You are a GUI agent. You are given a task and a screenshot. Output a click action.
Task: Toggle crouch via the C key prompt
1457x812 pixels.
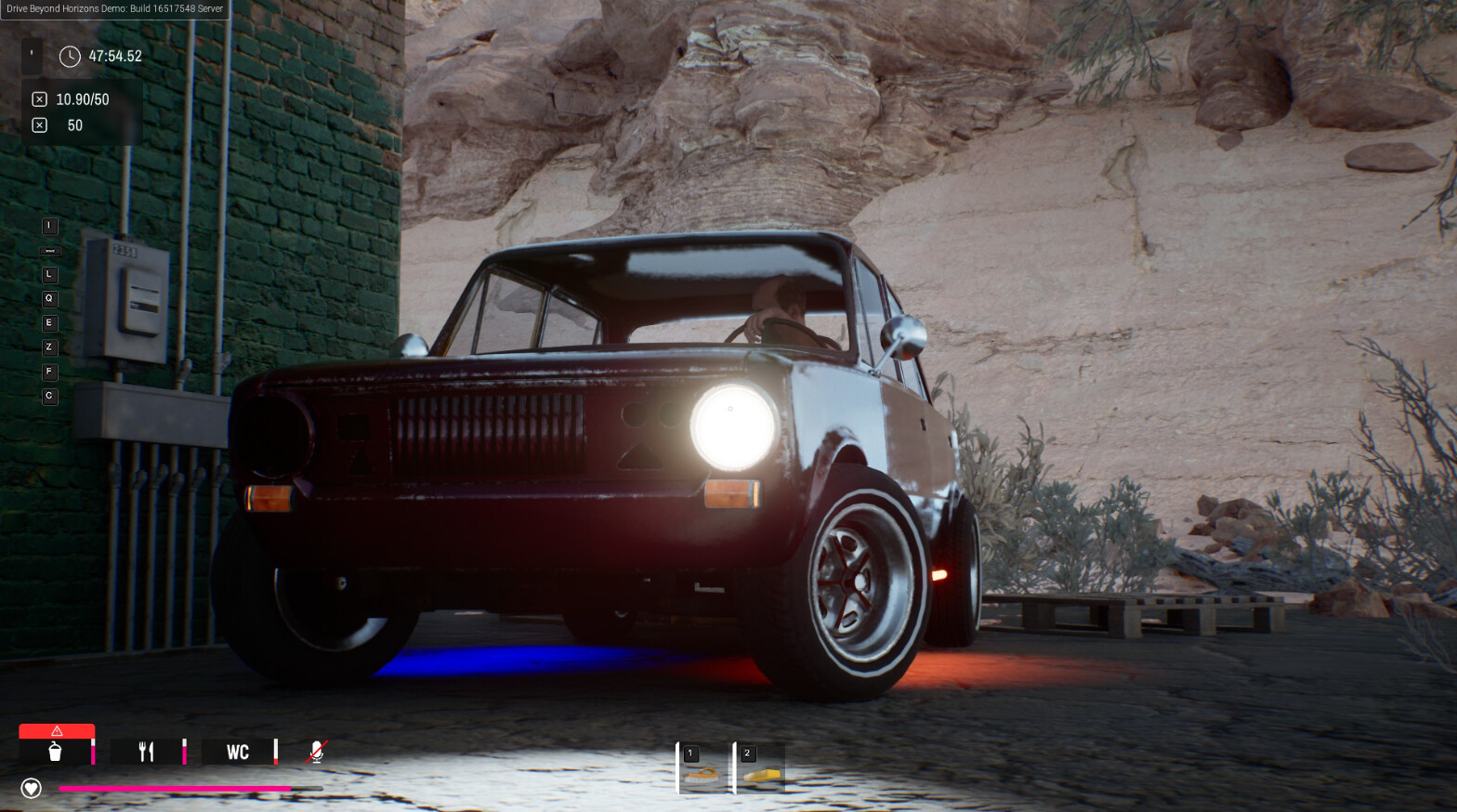coord(49,396)
